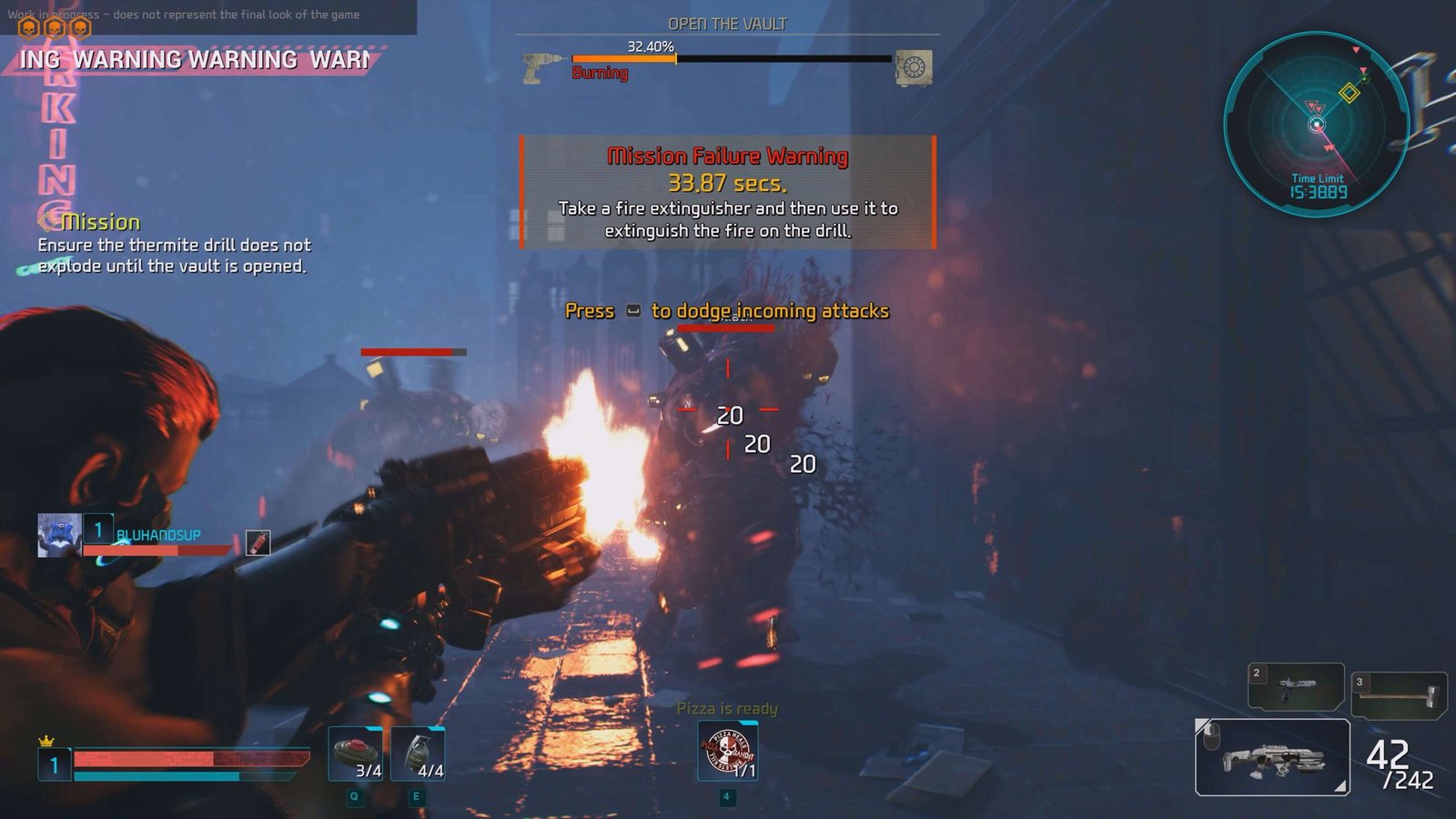Click the circular radar minimap
Viewport: 1456px width, 819px height.
click(1316, 124)
